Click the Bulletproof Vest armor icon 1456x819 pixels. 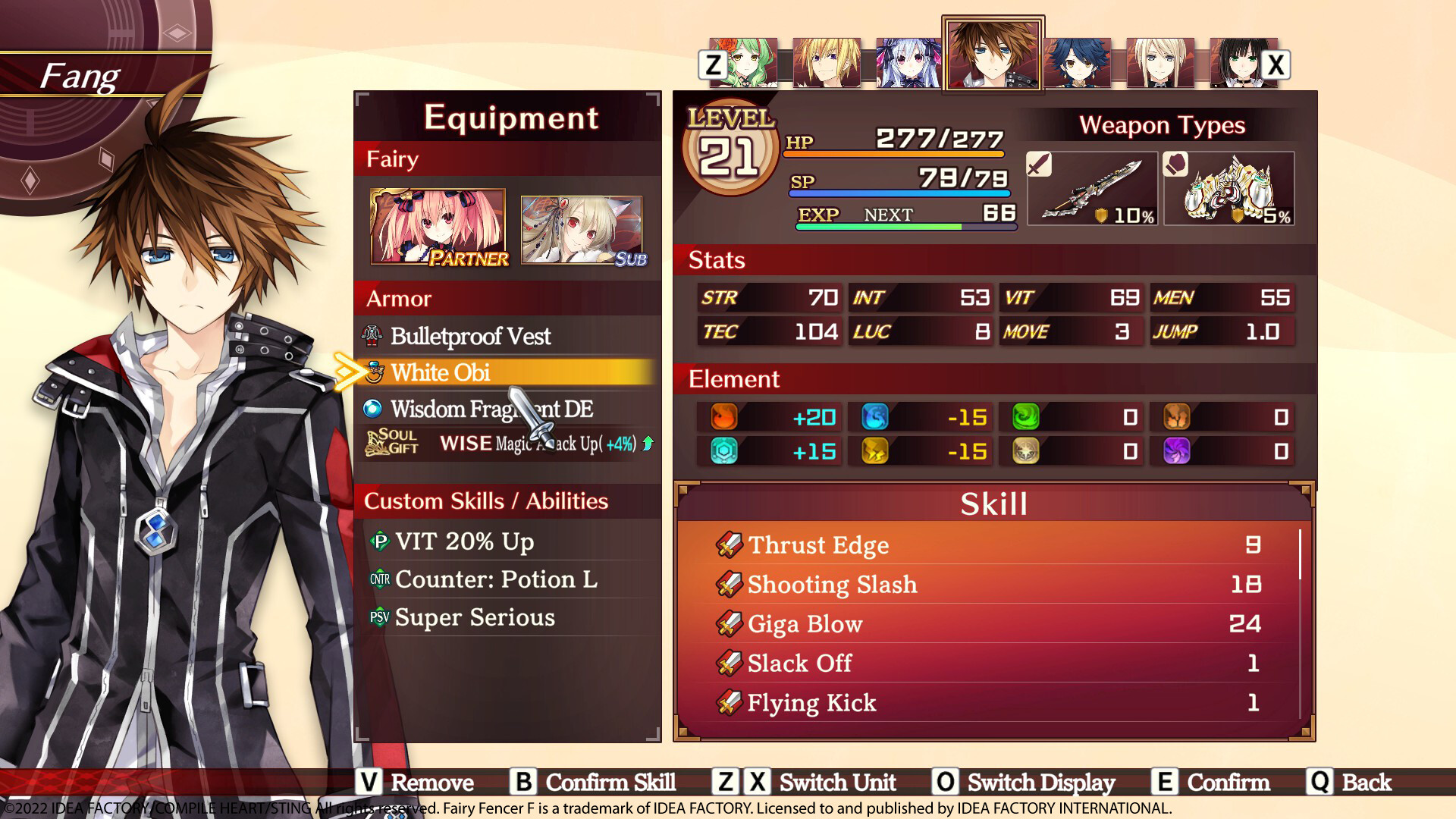point(372,335)
